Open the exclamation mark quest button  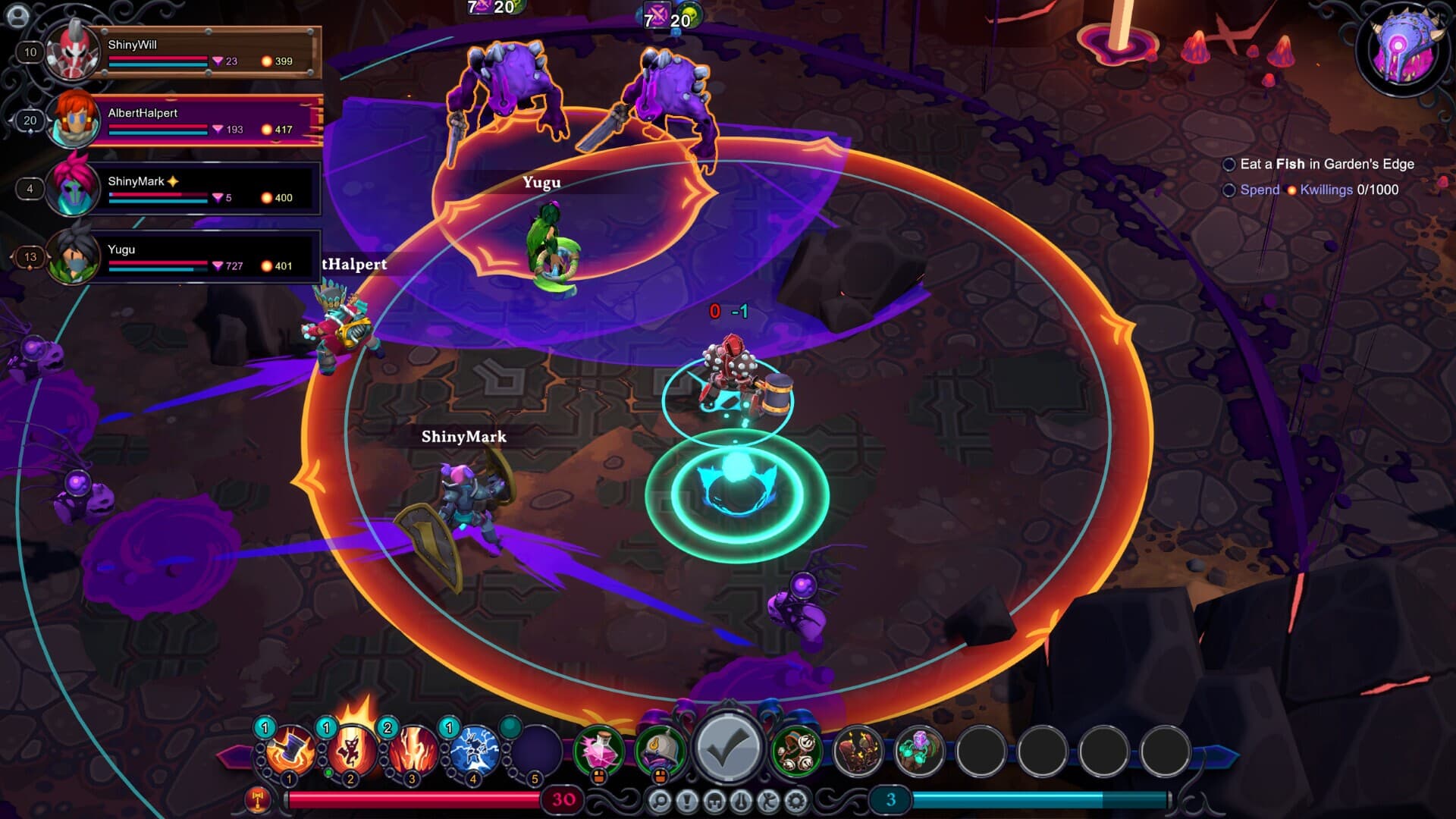click(687, 801)
